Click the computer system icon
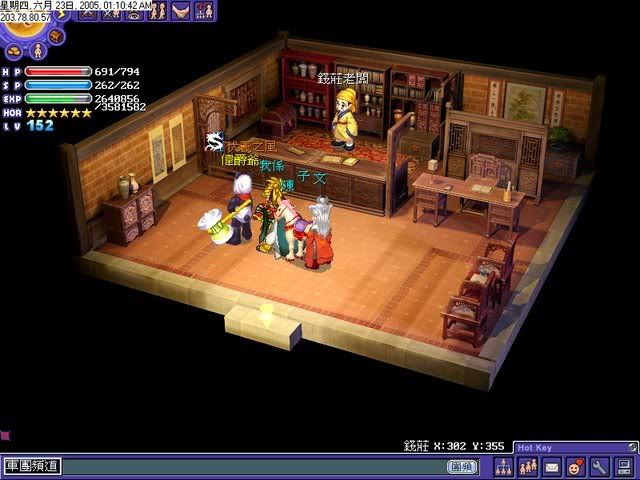This screenshot has height=480, width=640. [x=624, y=466]
